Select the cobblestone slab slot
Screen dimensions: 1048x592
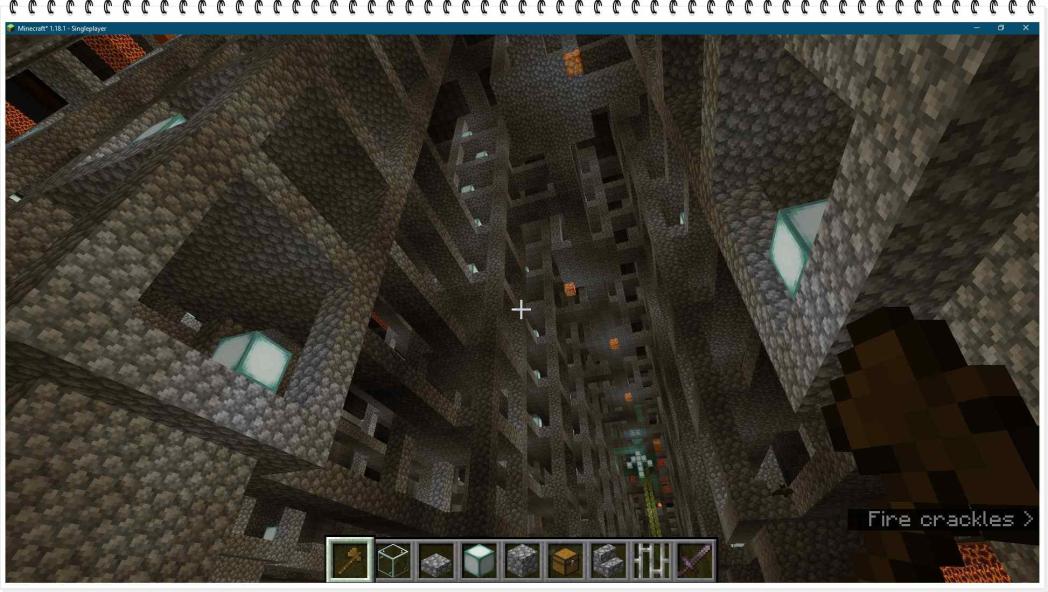click(x=436, y=560)
